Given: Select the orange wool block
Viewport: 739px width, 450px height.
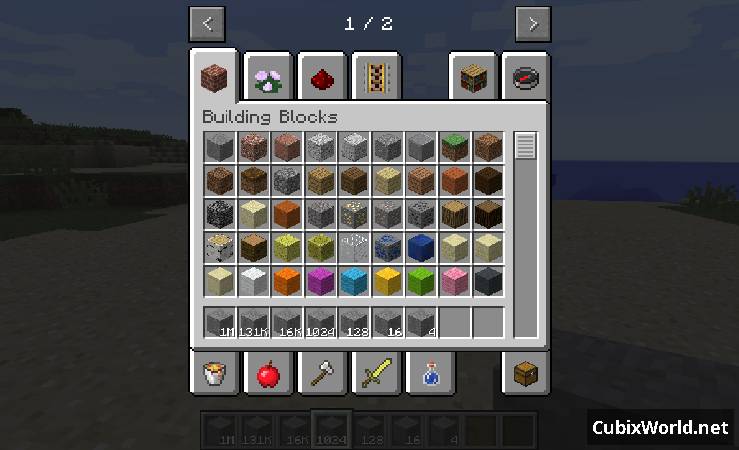Looking at the screenshot, I should tap(287, 282).
